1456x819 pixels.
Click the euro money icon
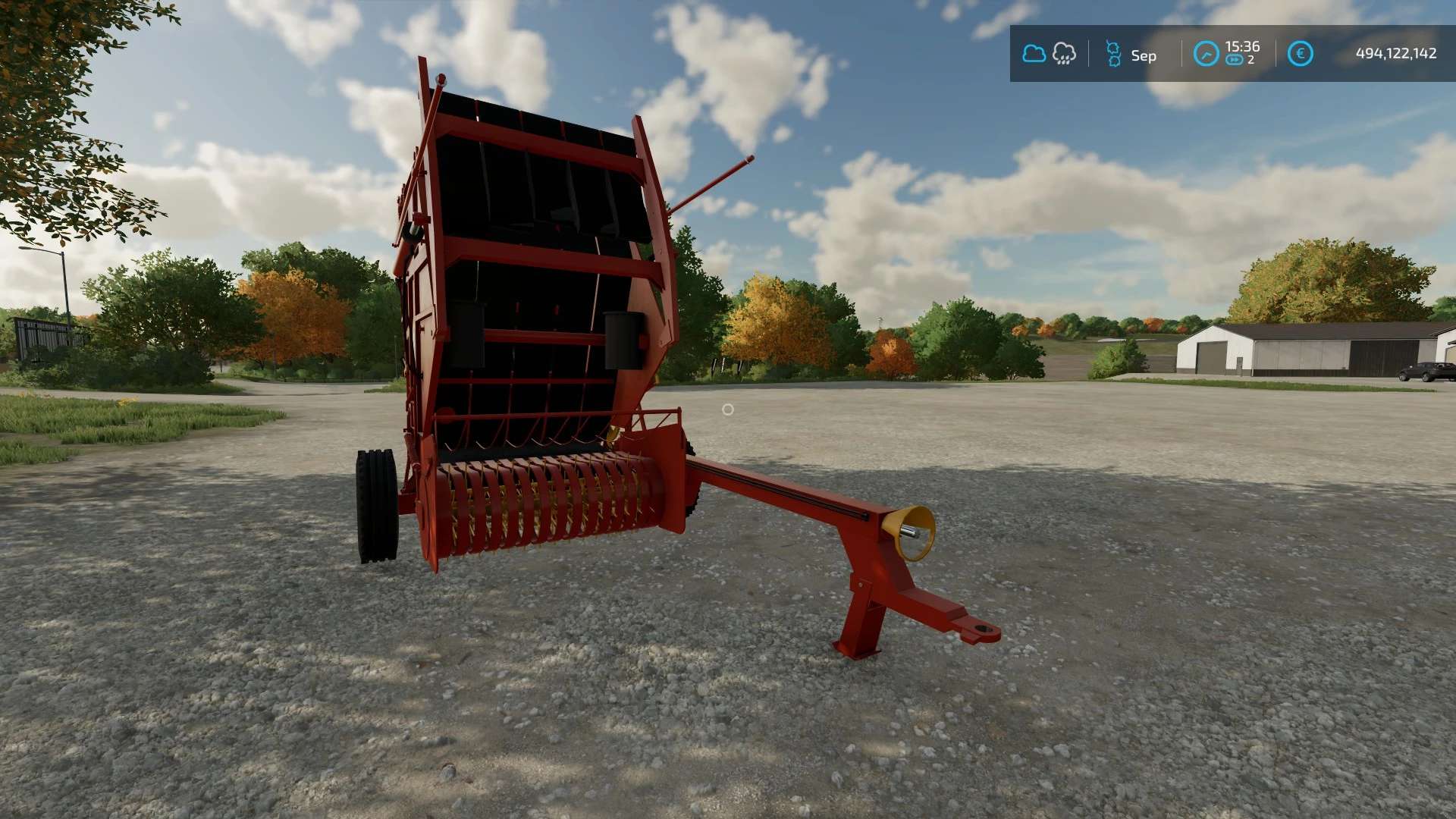pyautogui.click(x=1300, y=54)
